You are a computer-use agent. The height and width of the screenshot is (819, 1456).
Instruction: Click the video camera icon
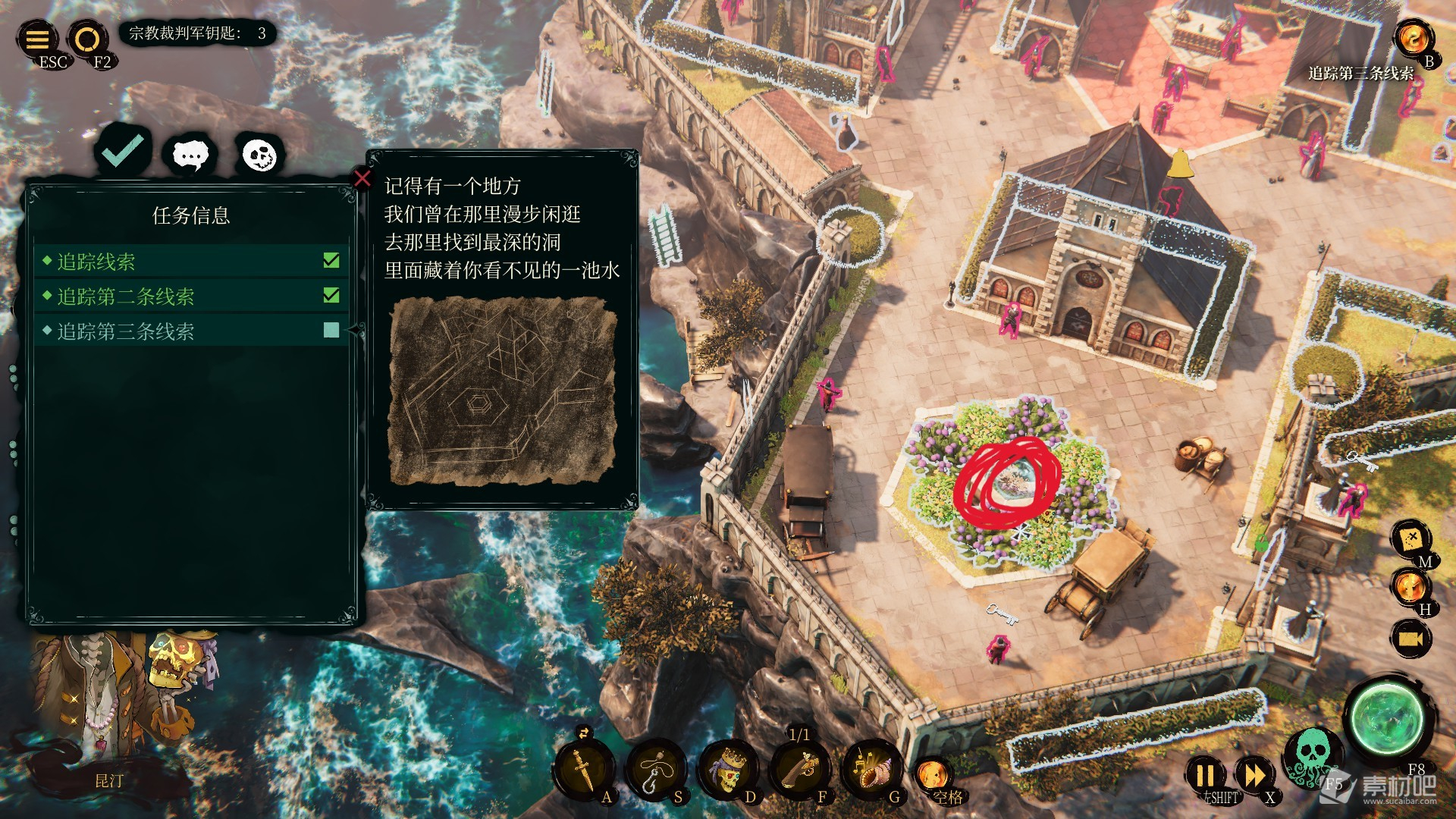[x=1410, y=639]
